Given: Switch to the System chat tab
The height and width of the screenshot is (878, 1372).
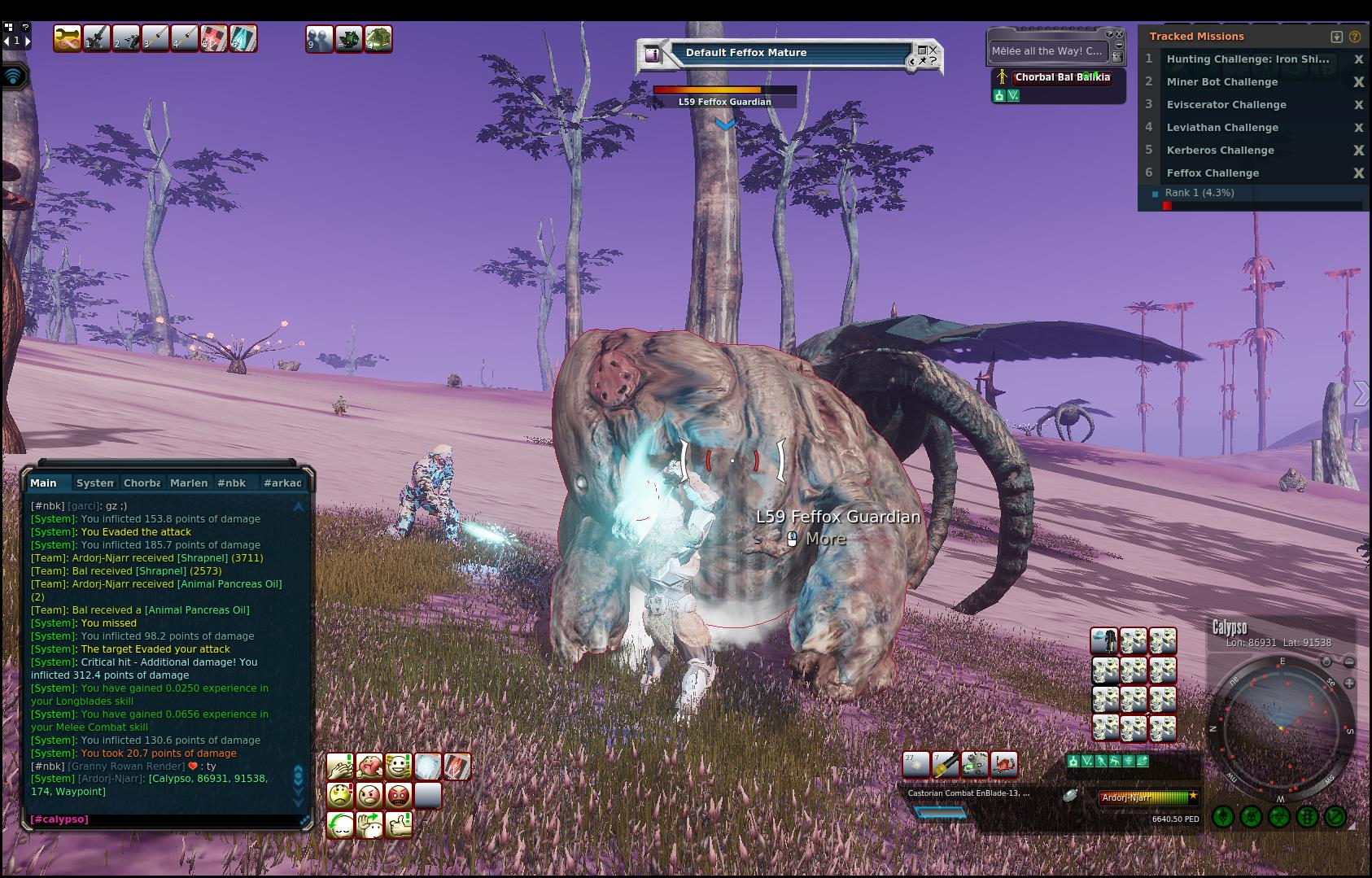Looking at the screenshot, I should pos(94,483).
